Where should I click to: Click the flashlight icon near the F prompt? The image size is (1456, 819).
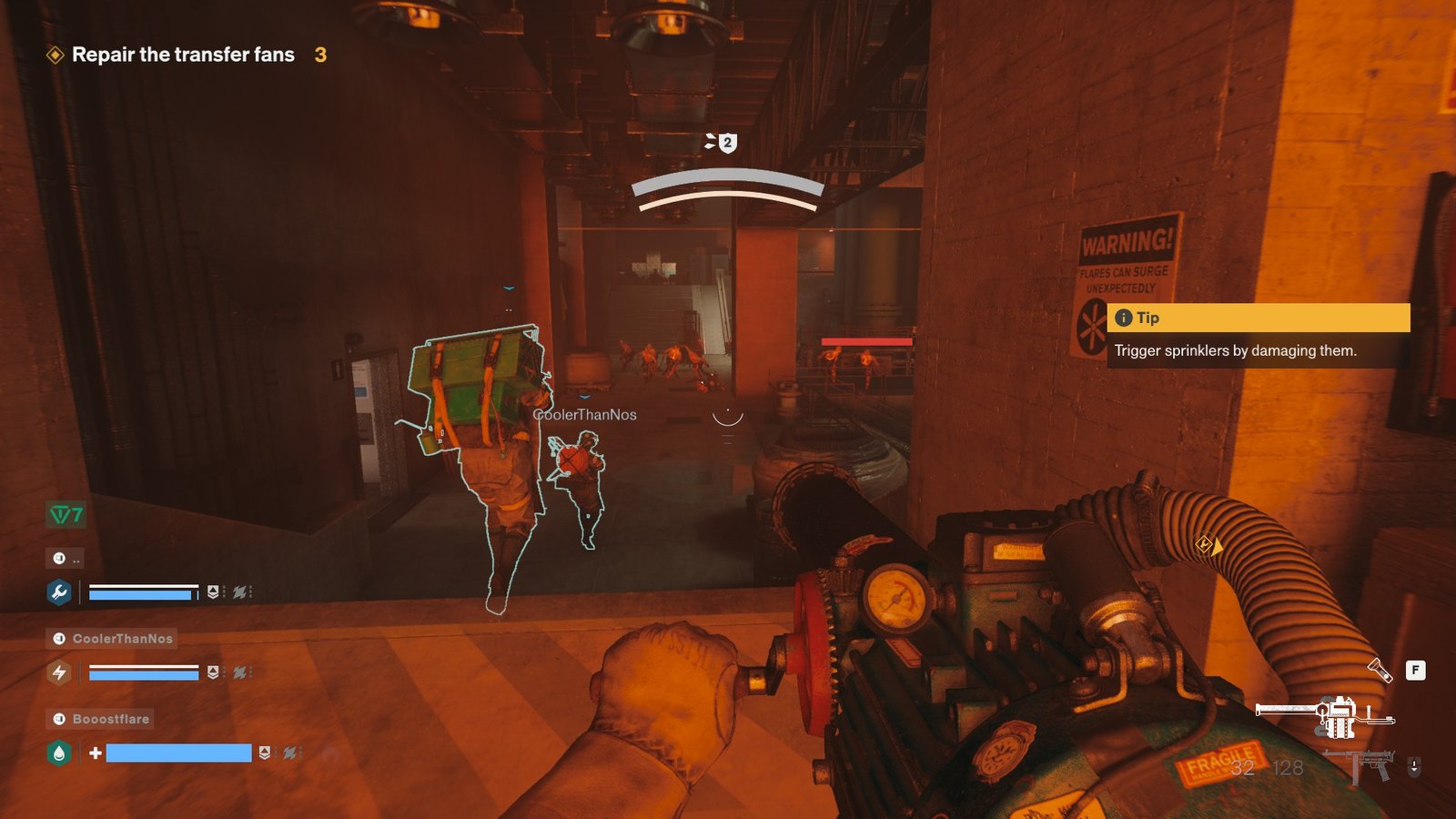(1381, 670)
